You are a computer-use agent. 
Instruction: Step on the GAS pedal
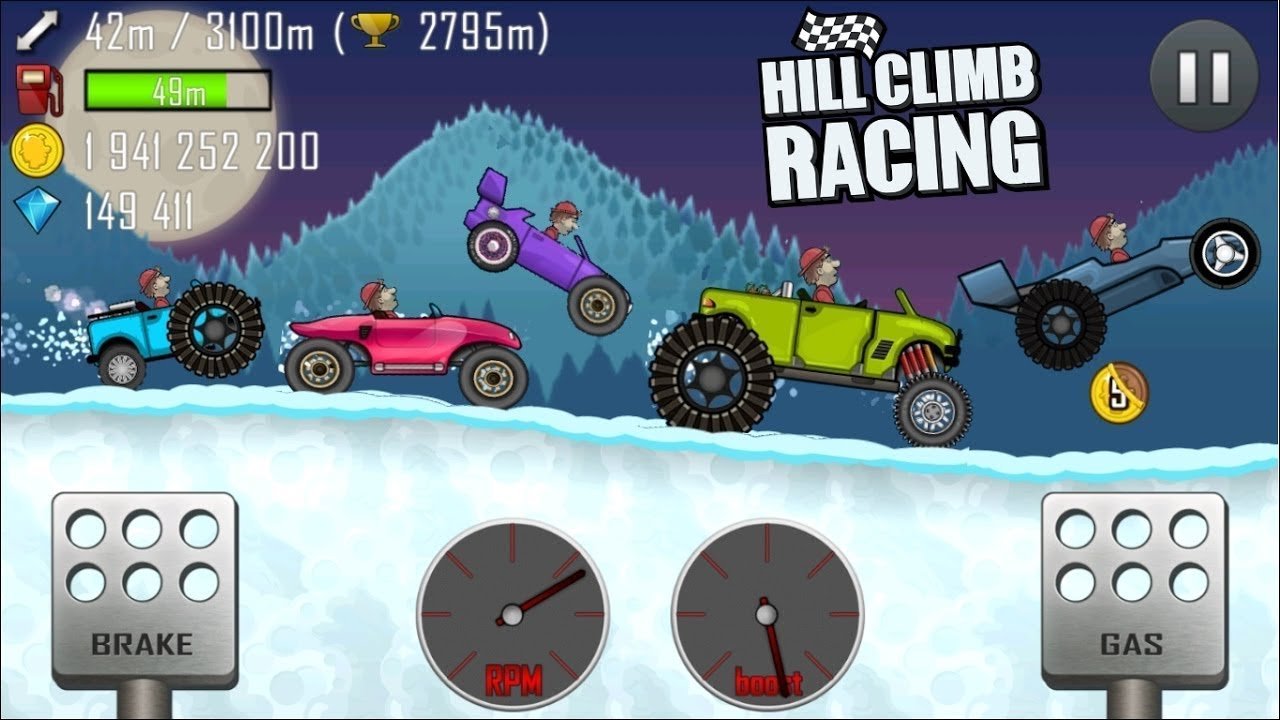coord(1134,590)
